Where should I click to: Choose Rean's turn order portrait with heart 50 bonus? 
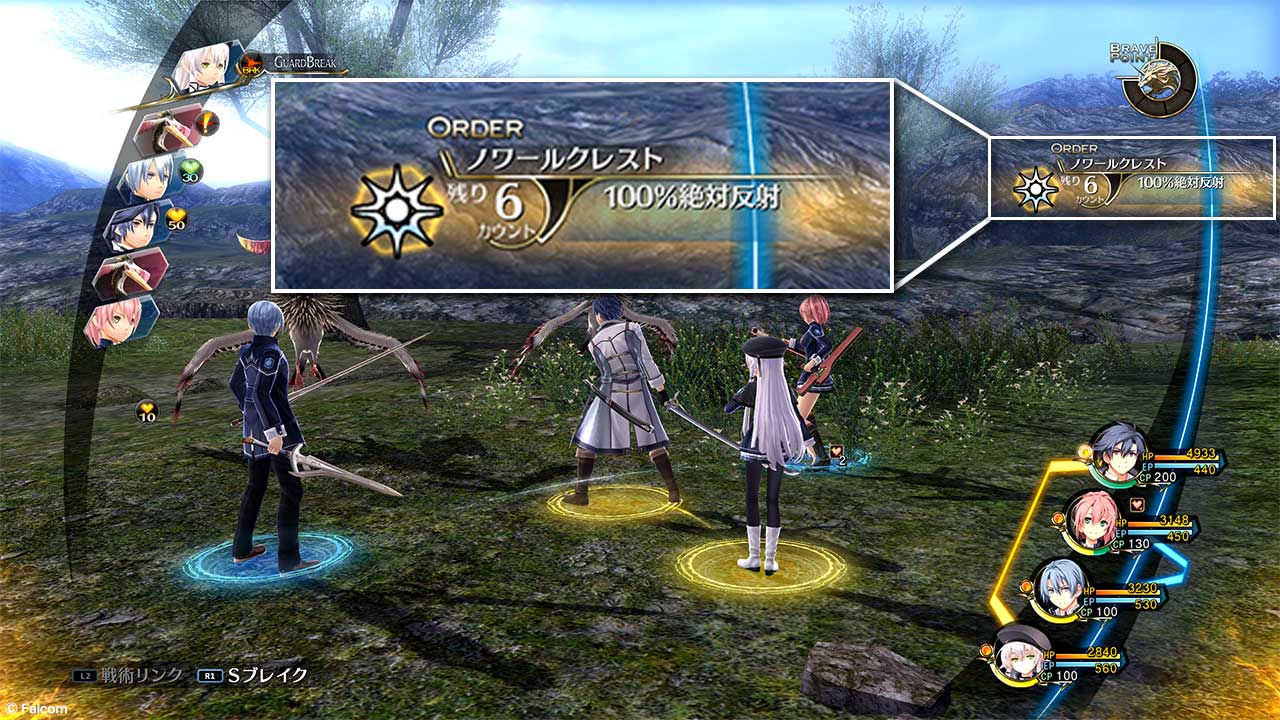pos(138,227)
